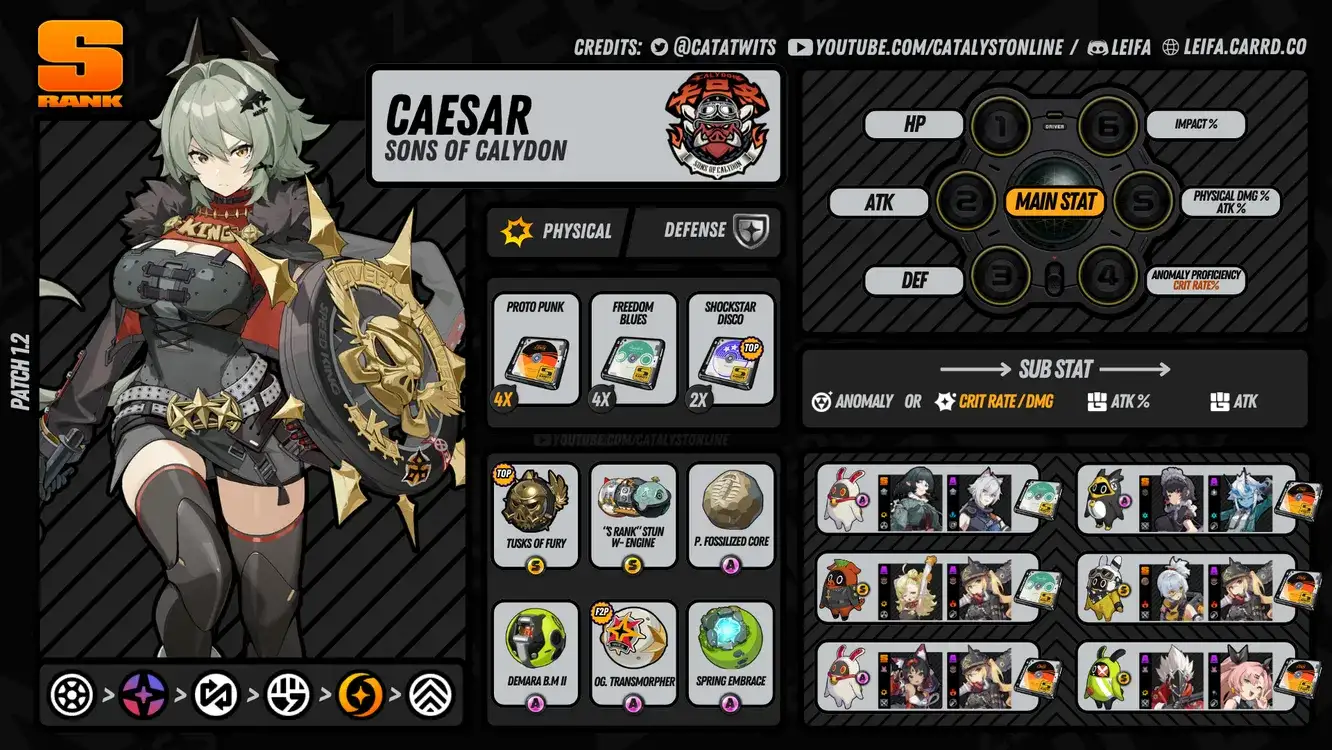Choose the Freedom Blues disc set
The width and height of the screenshot is (1332, 750).
click(x=633, y=349)
